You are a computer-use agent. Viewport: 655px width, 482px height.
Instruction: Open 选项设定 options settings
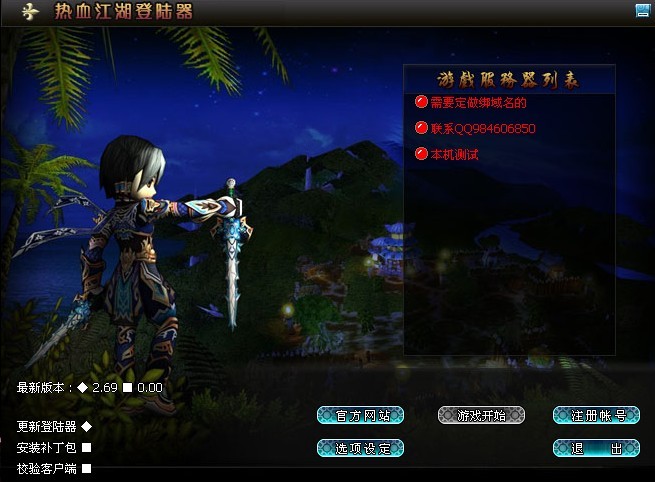pos(360,447)
